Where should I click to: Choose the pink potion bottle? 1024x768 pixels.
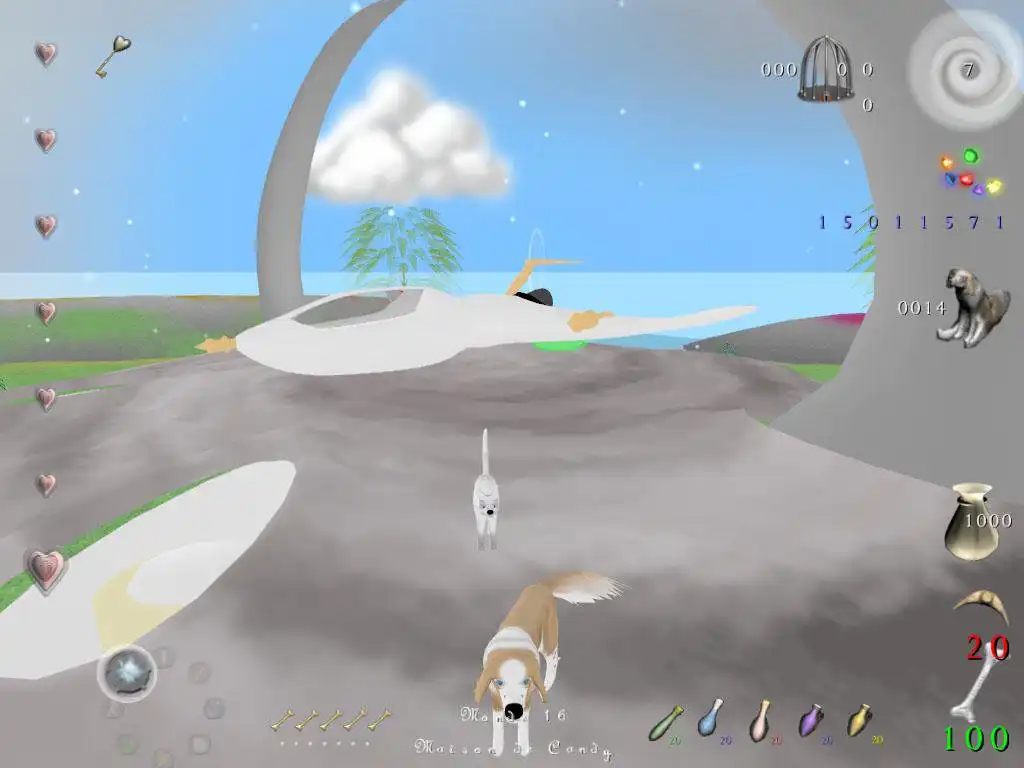coord(761,720)
